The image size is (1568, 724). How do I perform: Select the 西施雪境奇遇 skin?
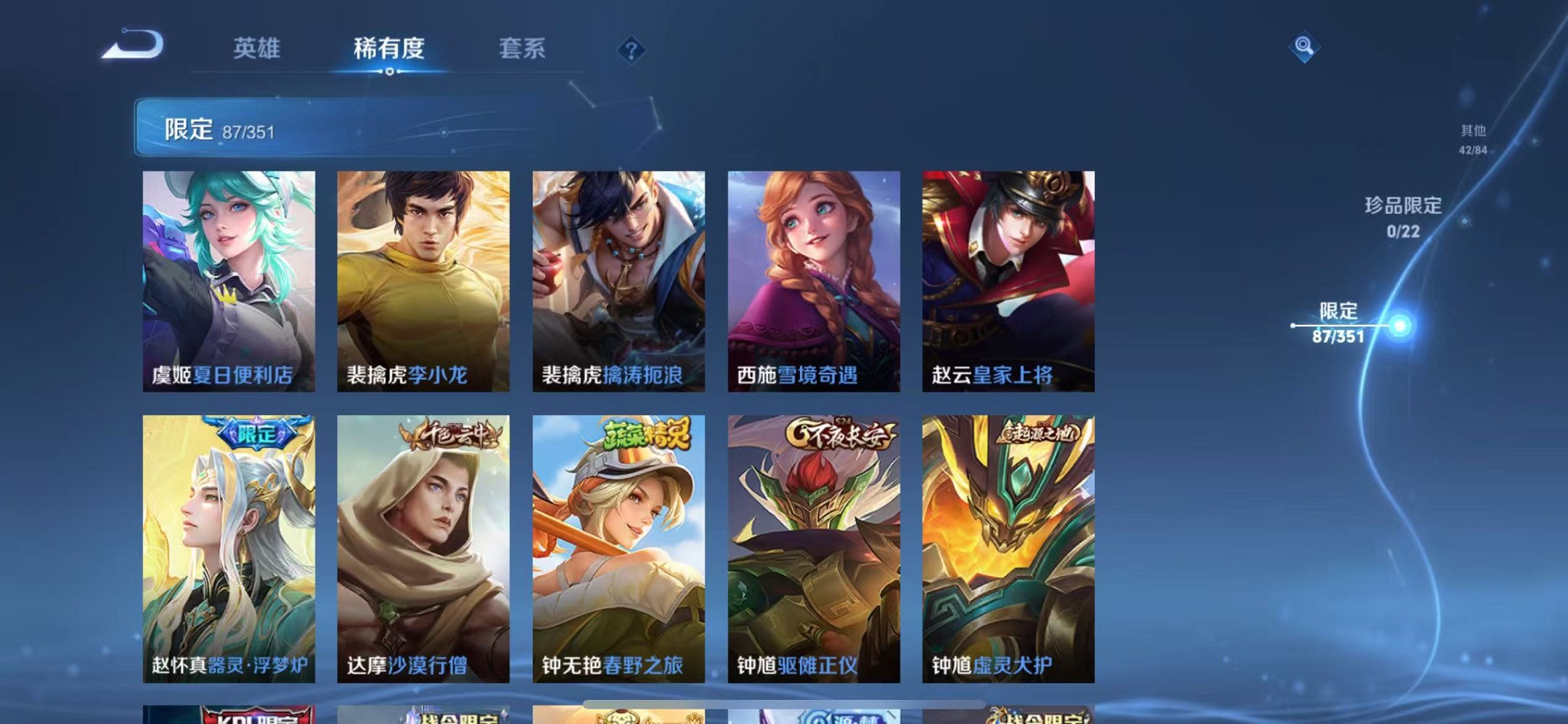pyautogui.click(x=813, y=277)
